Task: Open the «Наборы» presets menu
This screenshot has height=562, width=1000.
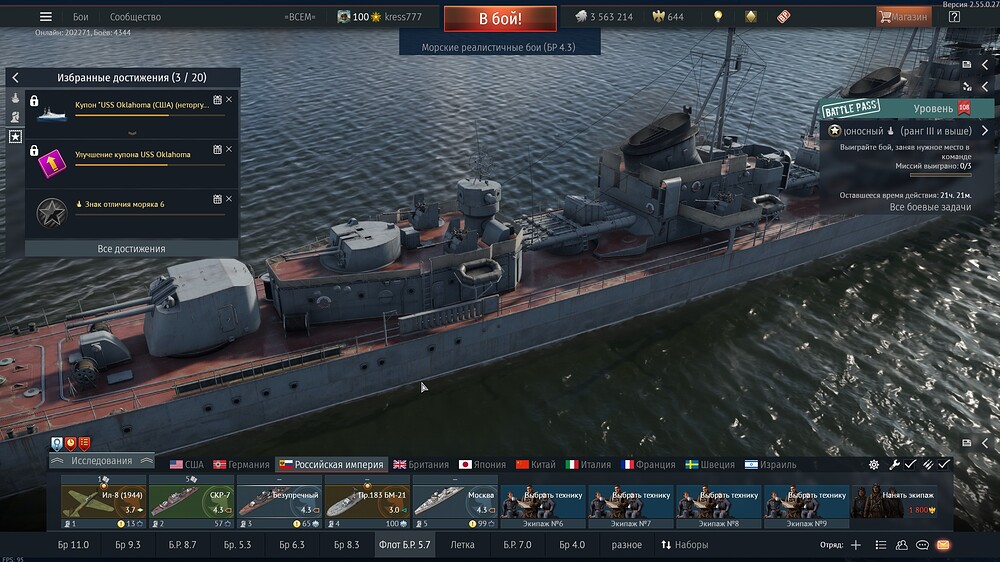Action: [684, 545]
